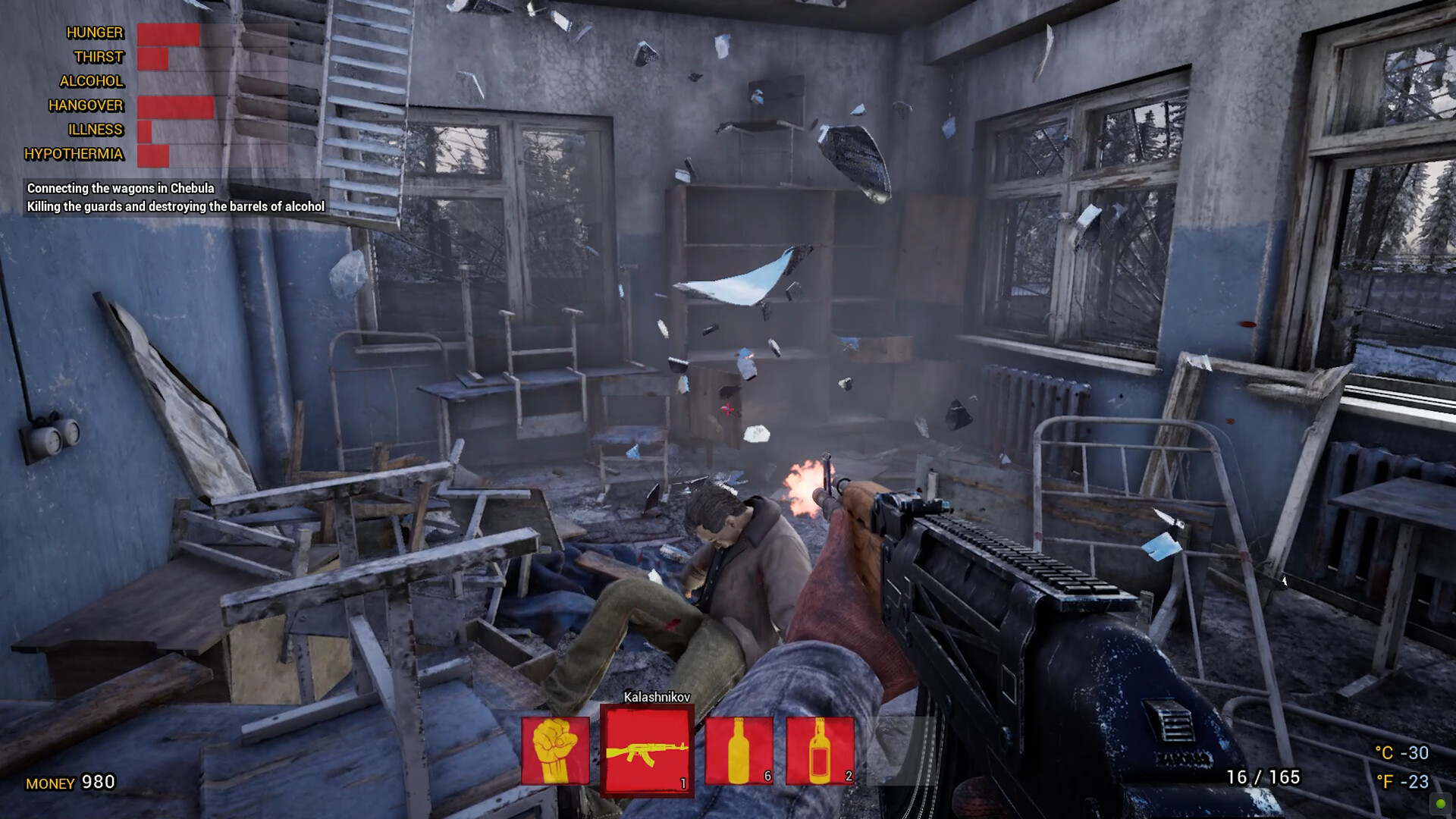Click the red HUNGER progress bar
The height and width of the screenshot is (819, 1456).
167,33
